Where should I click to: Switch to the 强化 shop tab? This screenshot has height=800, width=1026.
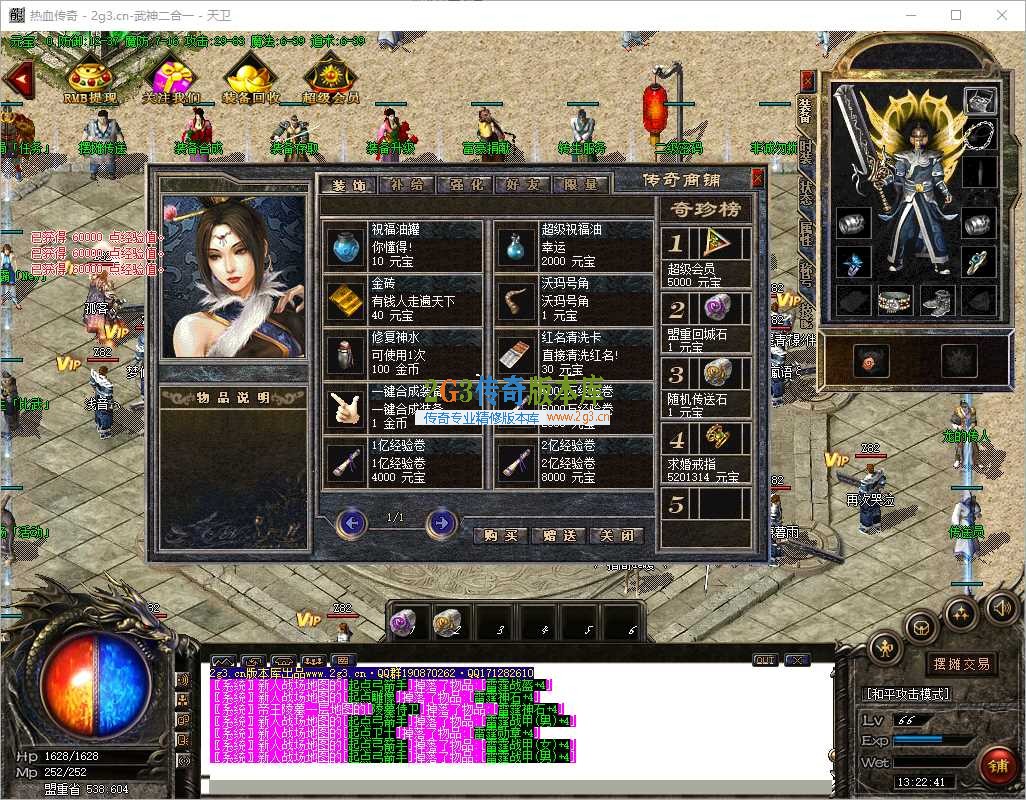[464, 185]
